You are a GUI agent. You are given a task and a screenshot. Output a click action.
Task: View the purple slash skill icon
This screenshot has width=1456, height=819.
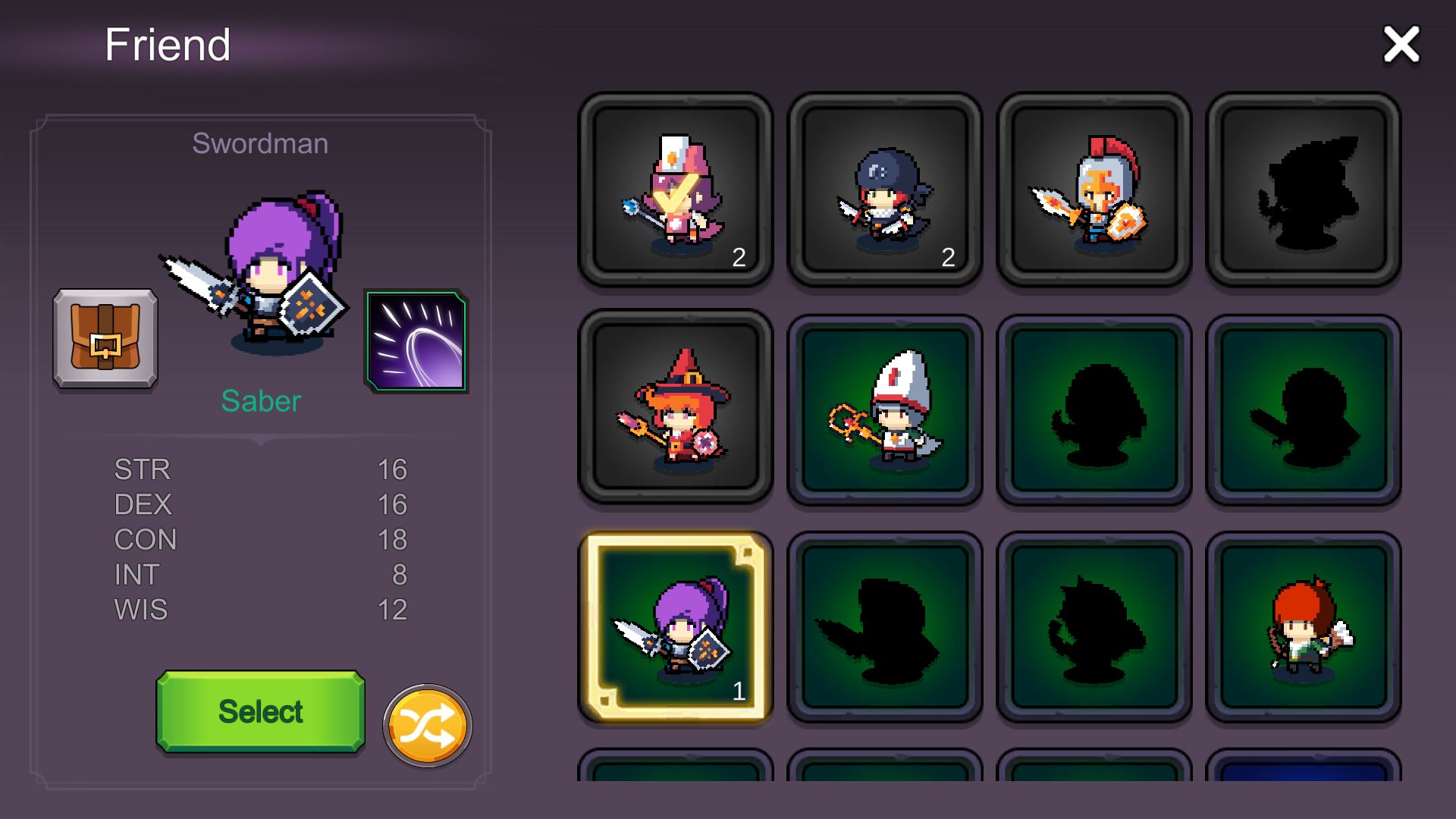point(416,340)
